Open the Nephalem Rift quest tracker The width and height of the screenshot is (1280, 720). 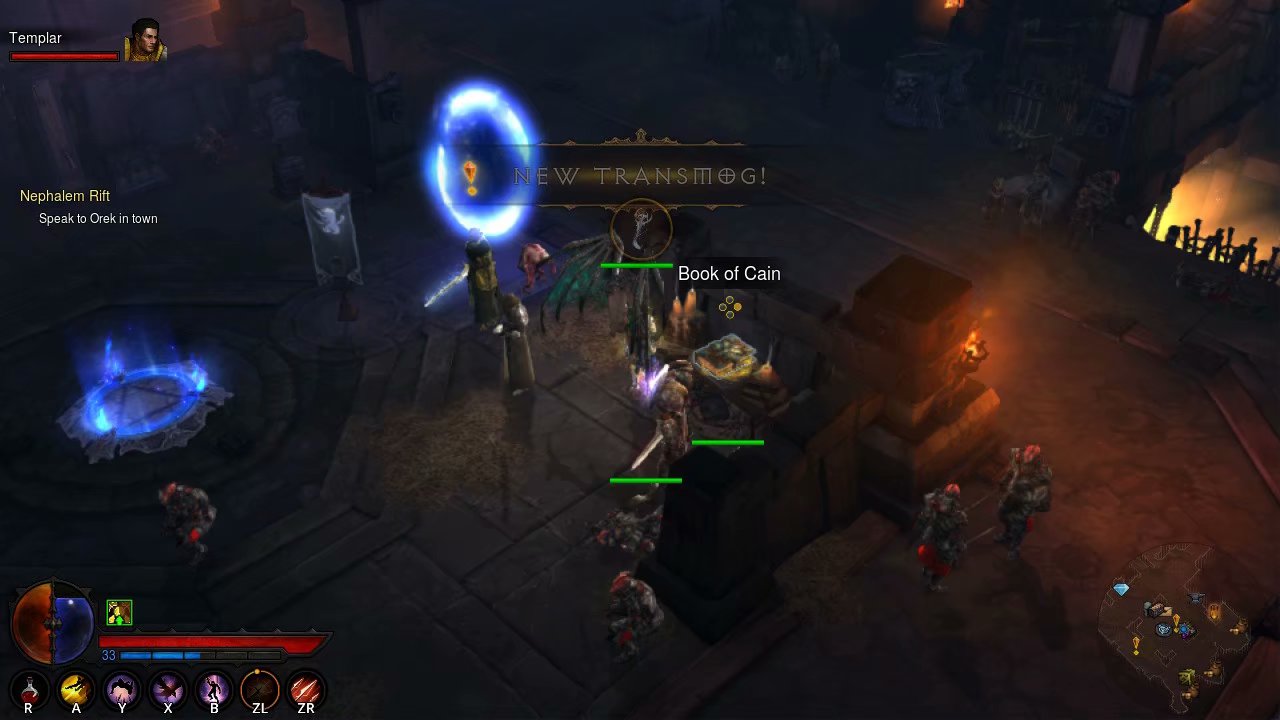[65, 196]
